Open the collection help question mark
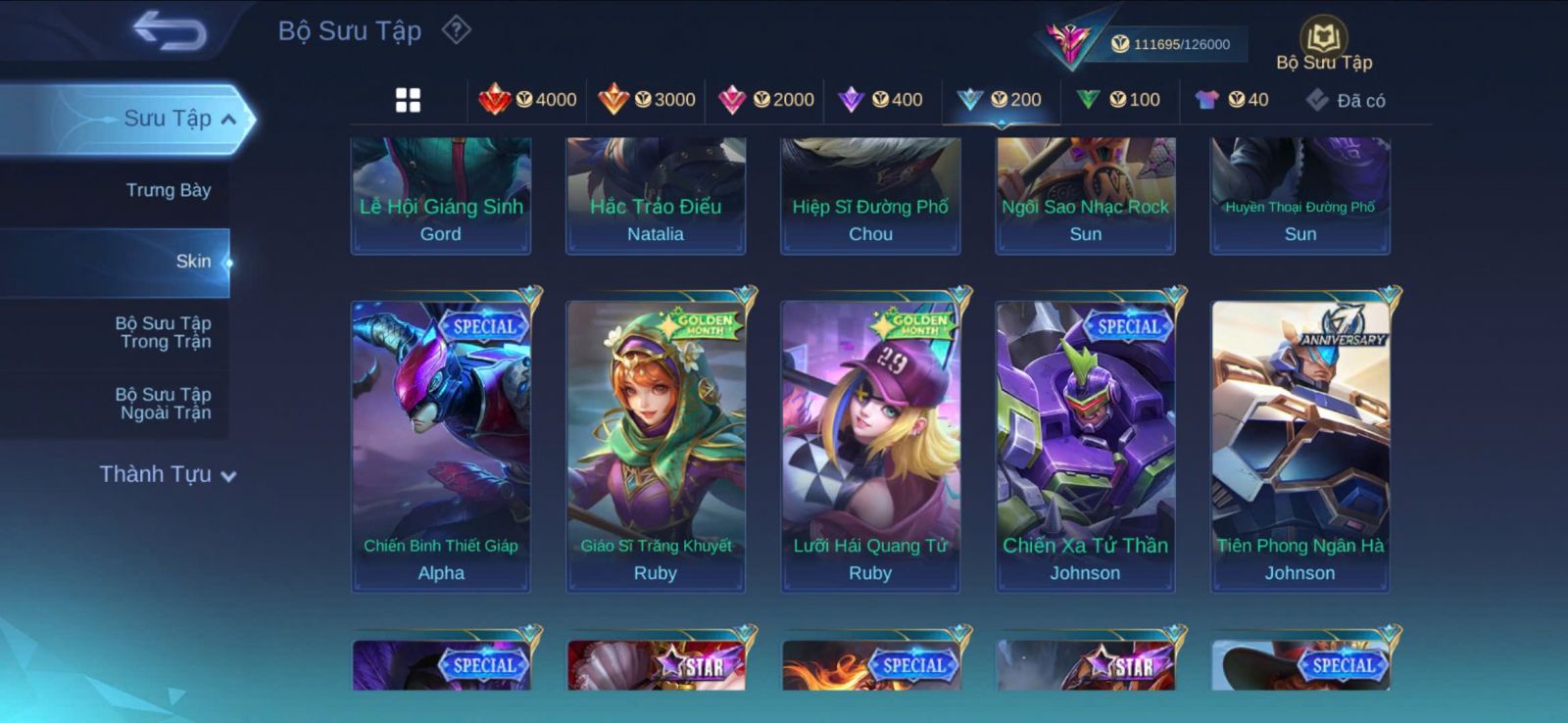The height and width of the screenshot is (723, 1568). pyautogui.click(x=456, y=30)
